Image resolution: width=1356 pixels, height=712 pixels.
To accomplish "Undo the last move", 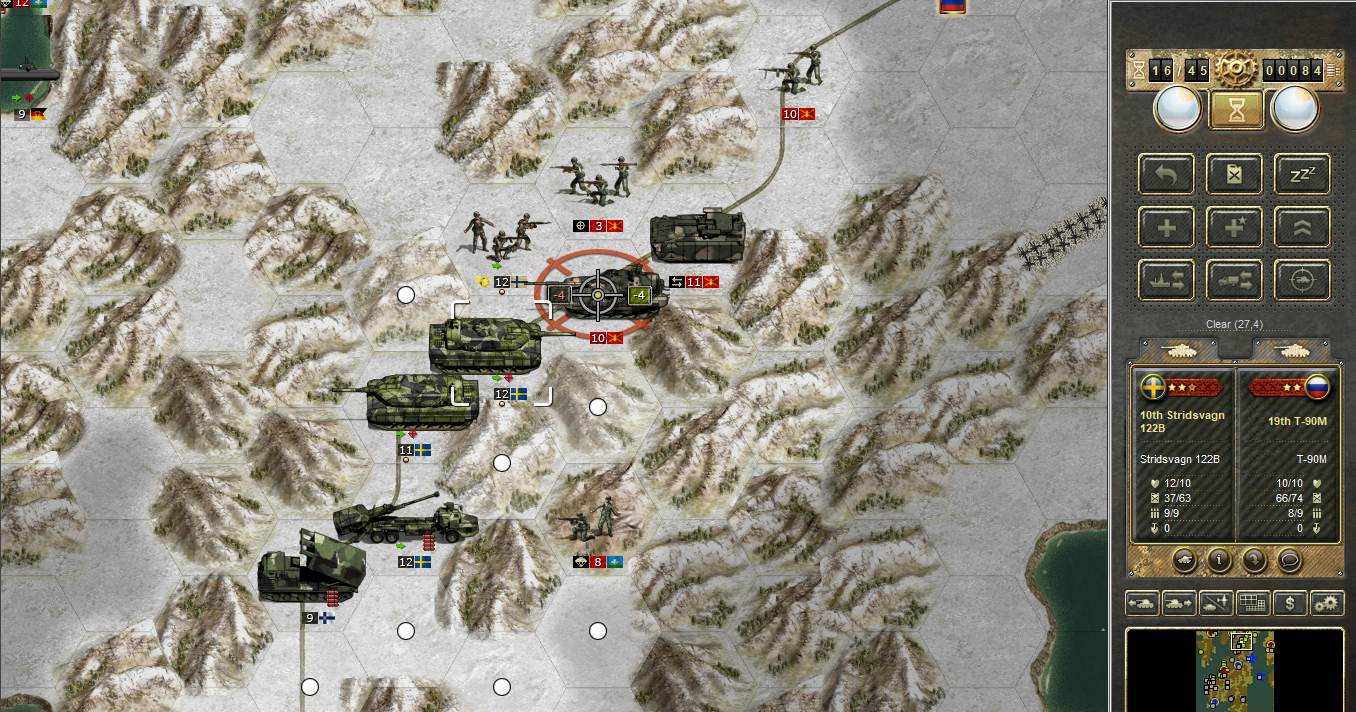I will (1166, 174).
